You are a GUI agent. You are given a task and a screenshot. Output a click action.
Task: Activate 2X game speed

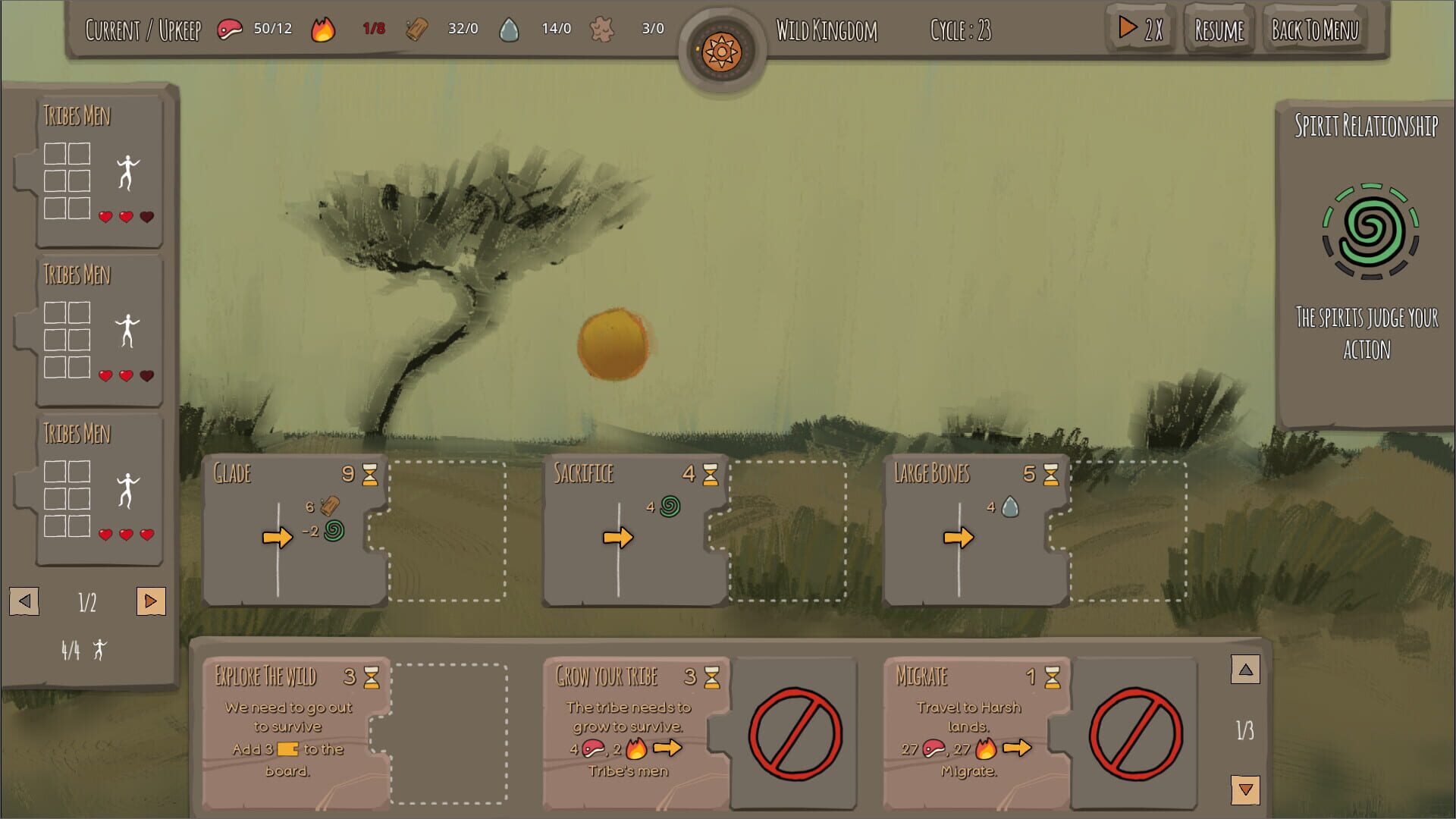pyautogui.click(x=1139, y=29)
